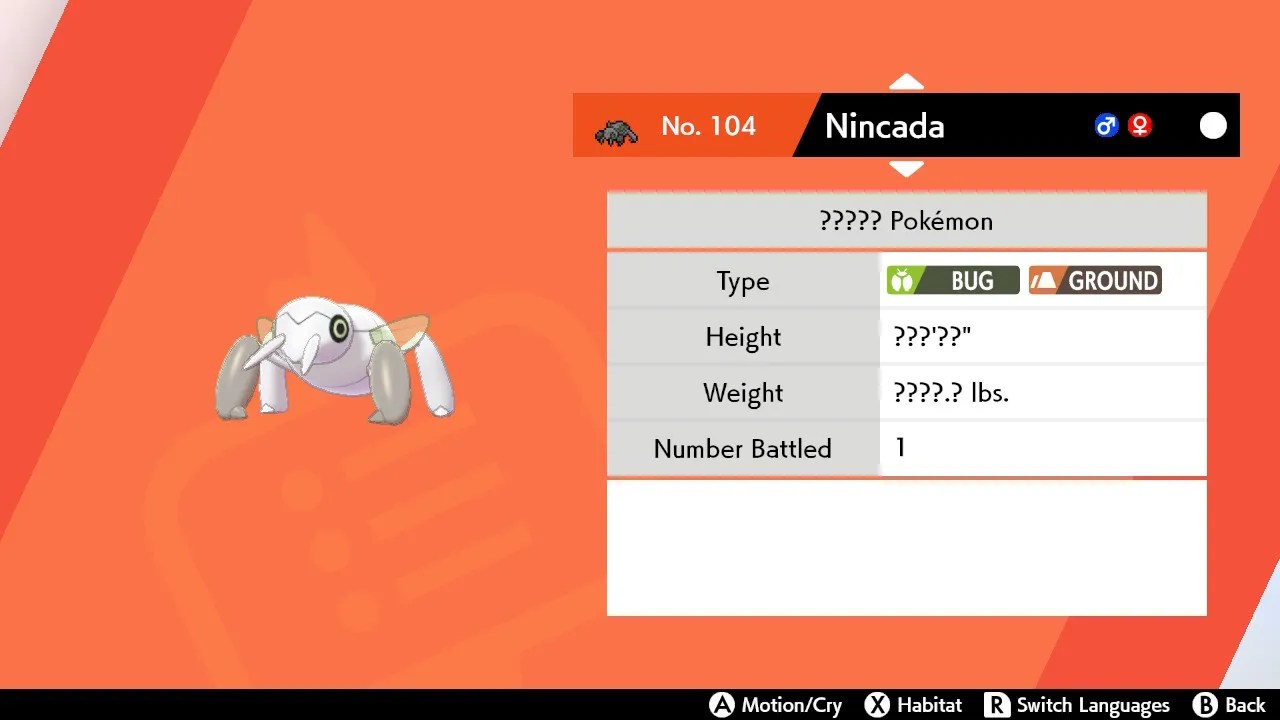Expand the ????? Pokémon category header

906,220
